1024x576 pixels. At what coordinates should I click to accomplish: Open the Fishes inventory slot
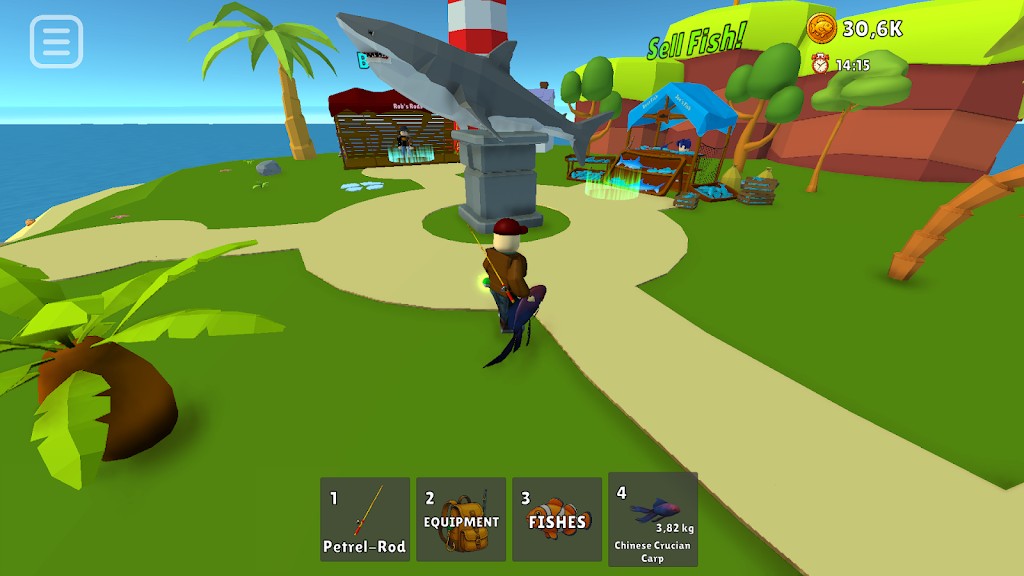(557, 519)
